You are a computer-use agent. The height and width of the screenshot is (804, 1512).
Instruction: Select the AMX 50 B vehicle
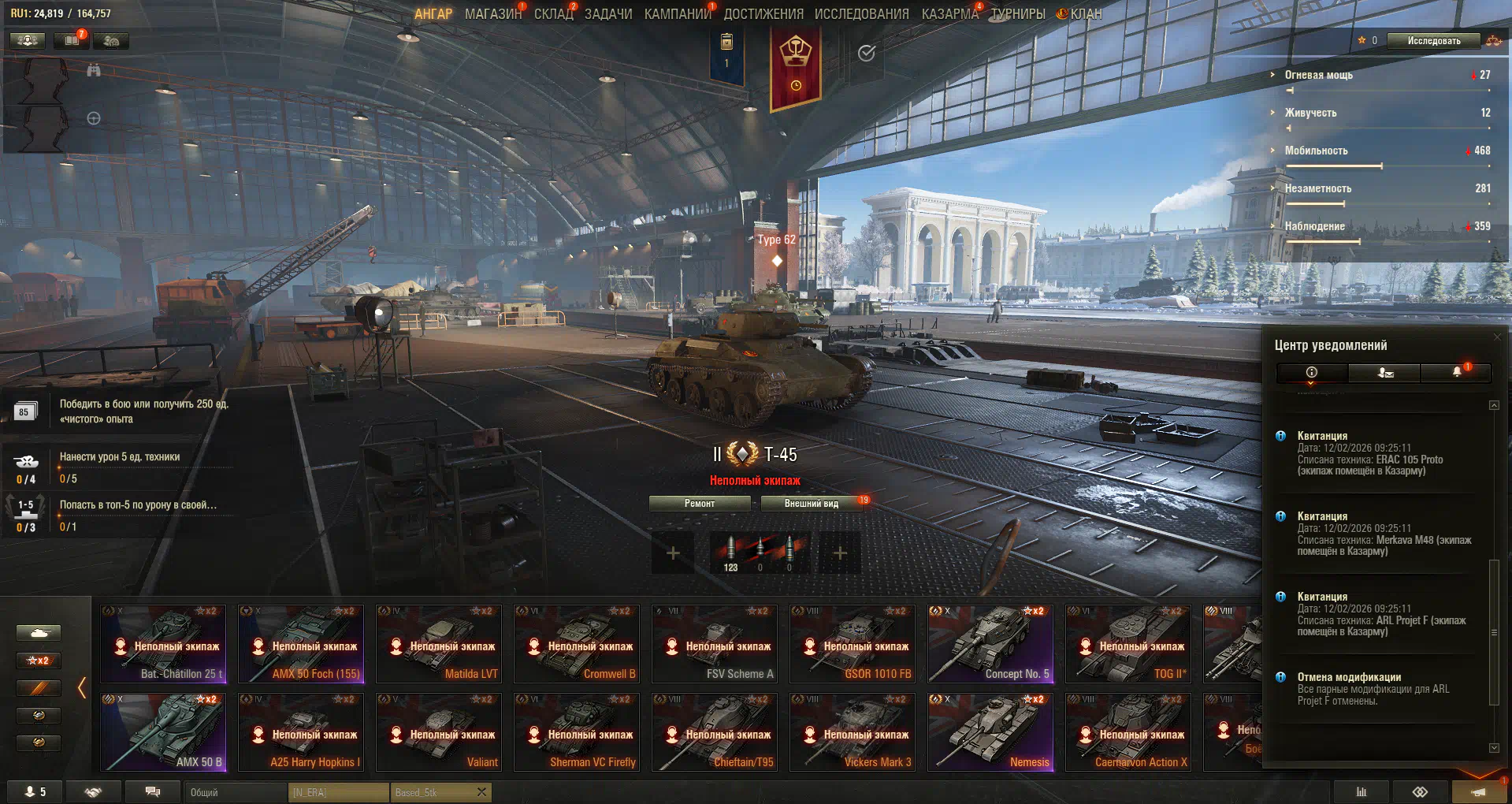point(163,731)
